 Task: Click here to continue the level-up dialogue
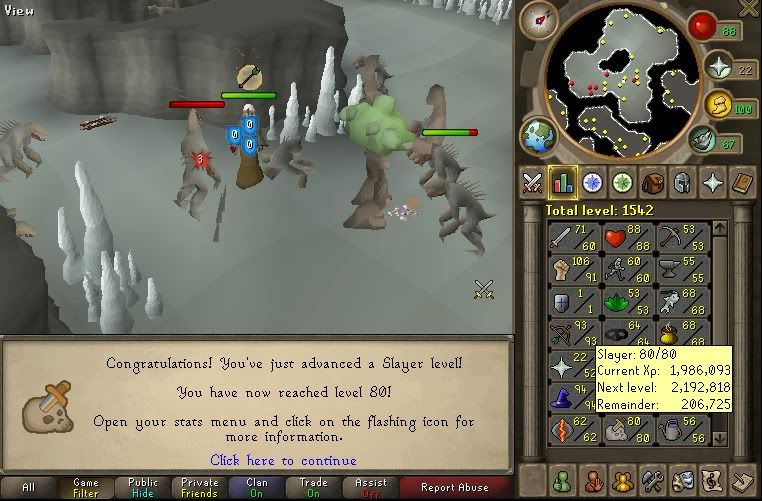(x=283, y=460)
